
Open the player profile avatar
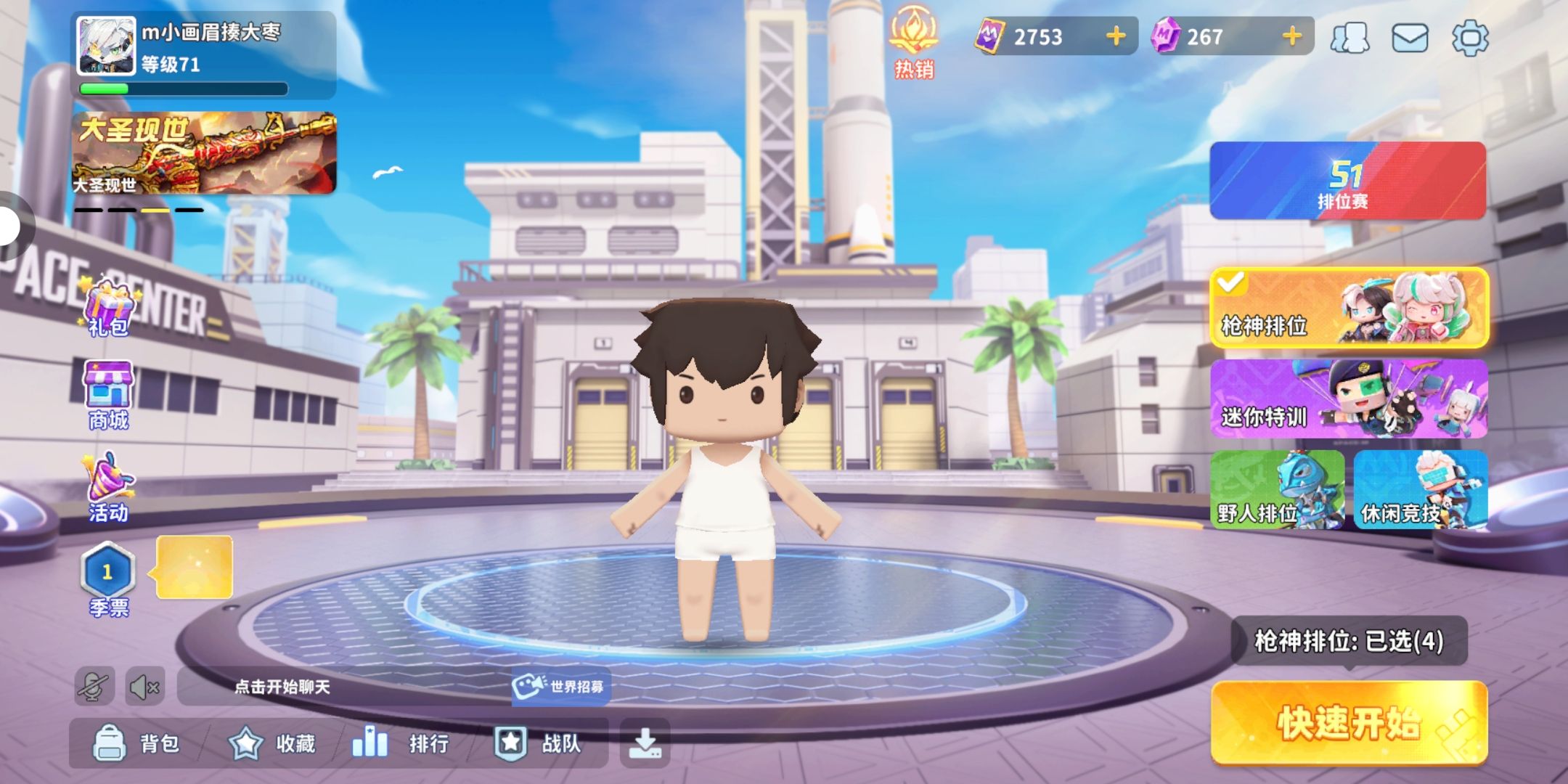tap(107, 46)
